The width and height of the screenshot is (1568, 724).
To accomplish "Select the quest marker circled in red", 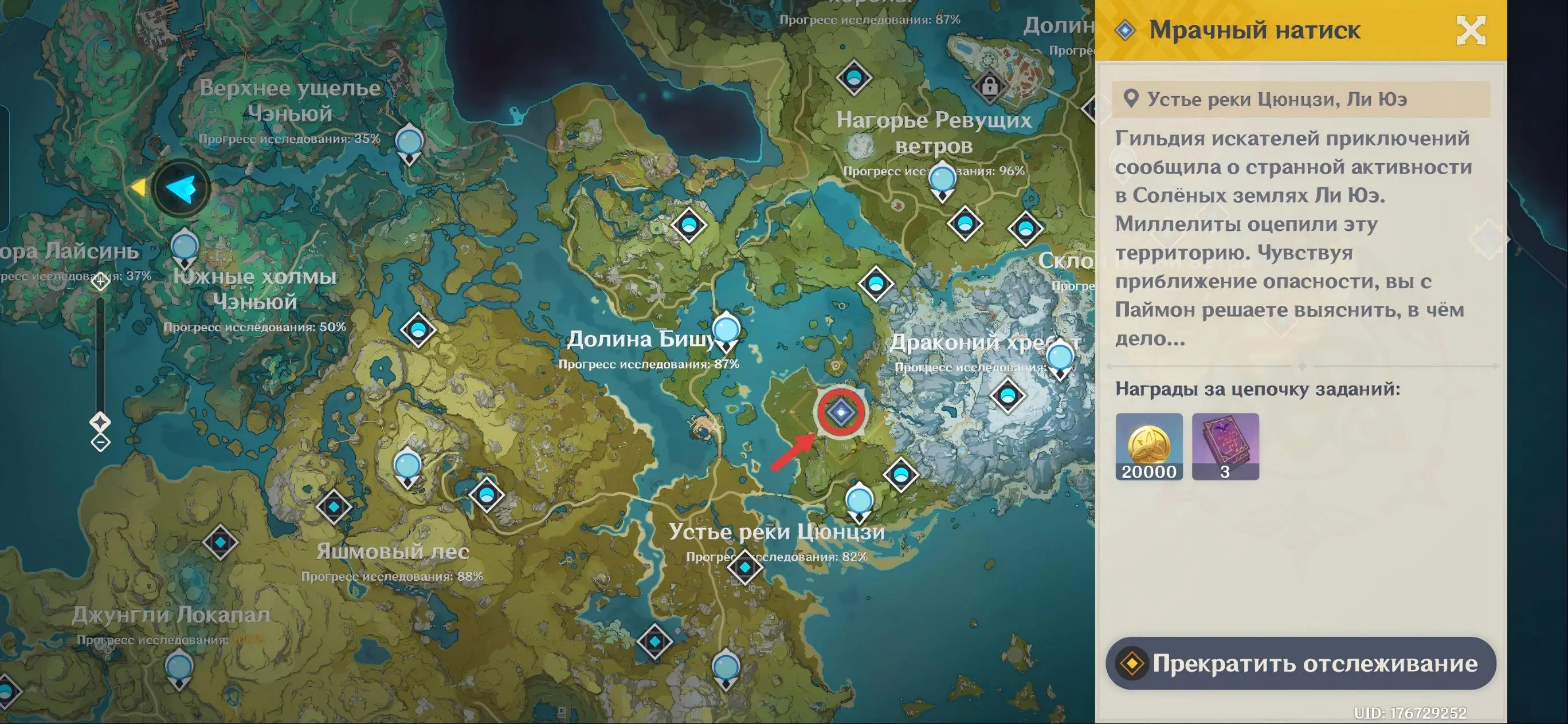I will pyautogui.click(x=841, y=412).
